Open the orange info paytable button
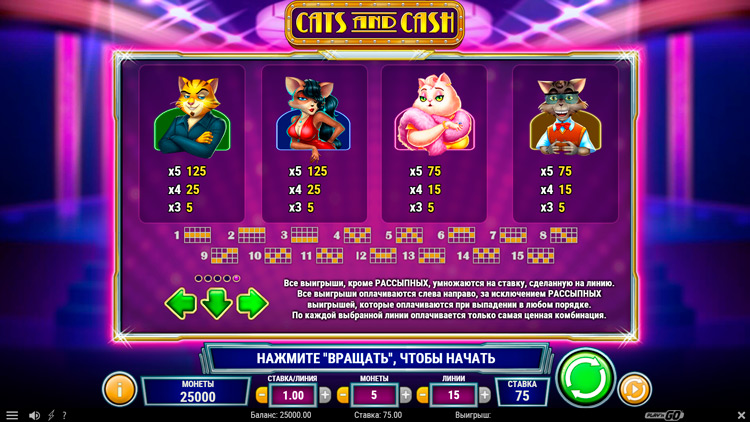The width and height of the screenshot is (750, 422). click(x=119, y=388)
